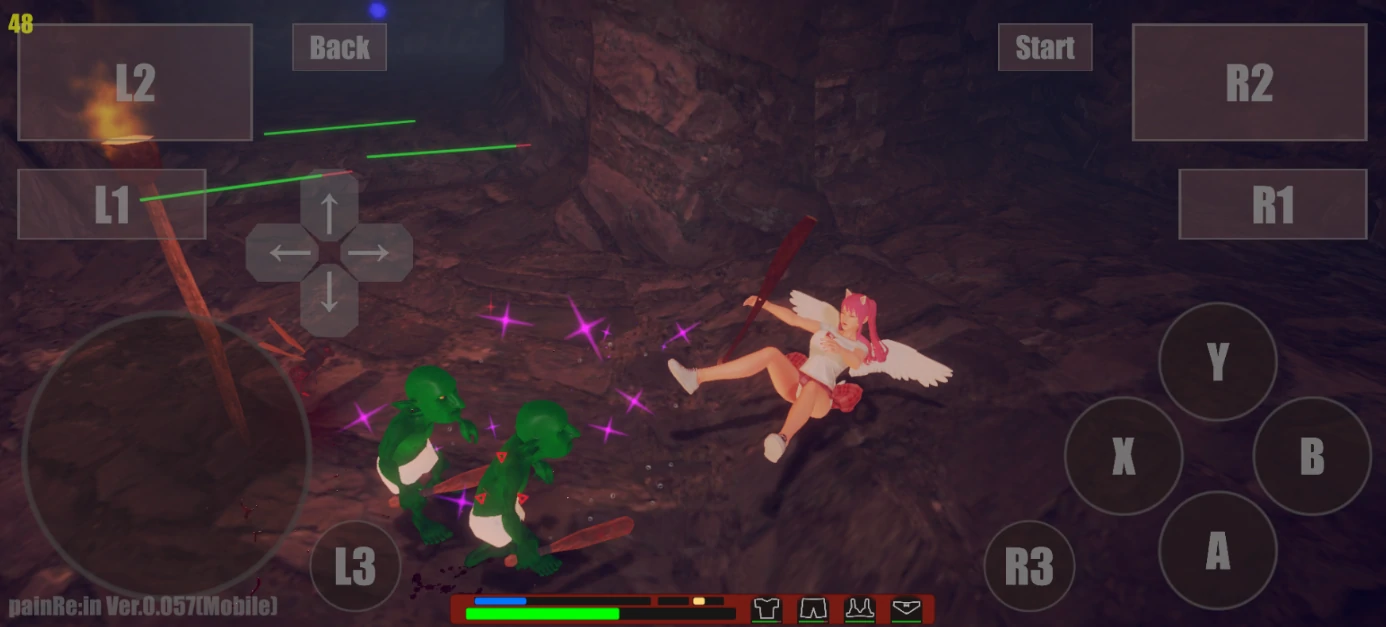This screenshot has height=627, width=1386.
Task: Select the Back button
Action: click(x=339, y=47)
